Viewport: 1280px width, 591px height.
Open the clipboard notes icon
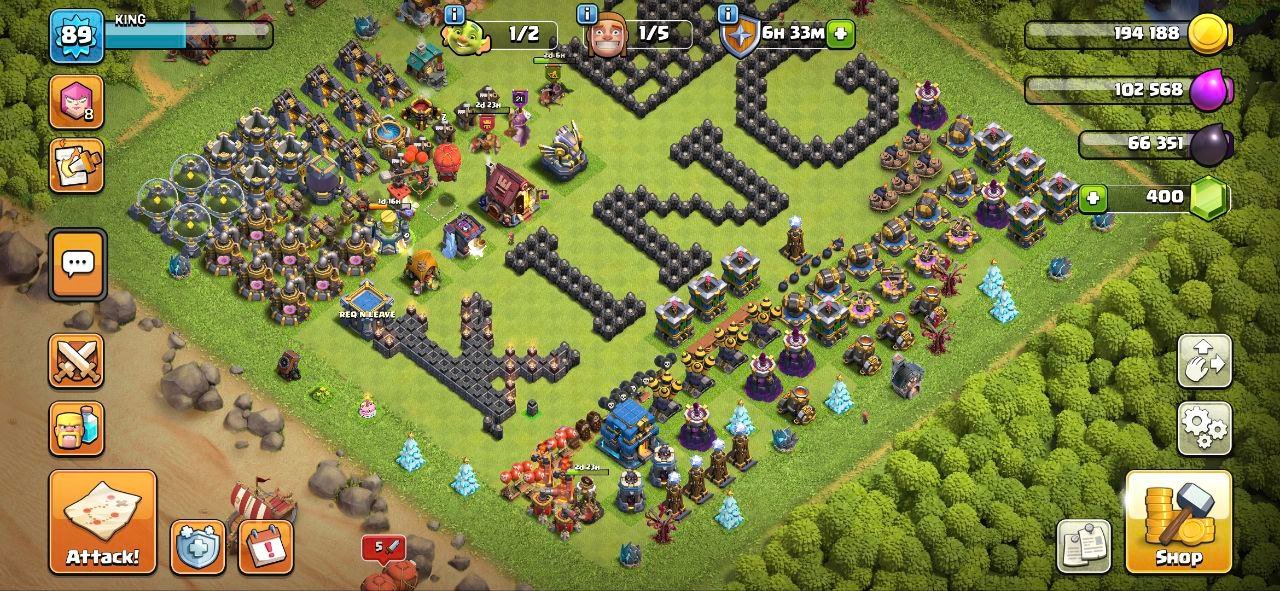pos(1083,545)
